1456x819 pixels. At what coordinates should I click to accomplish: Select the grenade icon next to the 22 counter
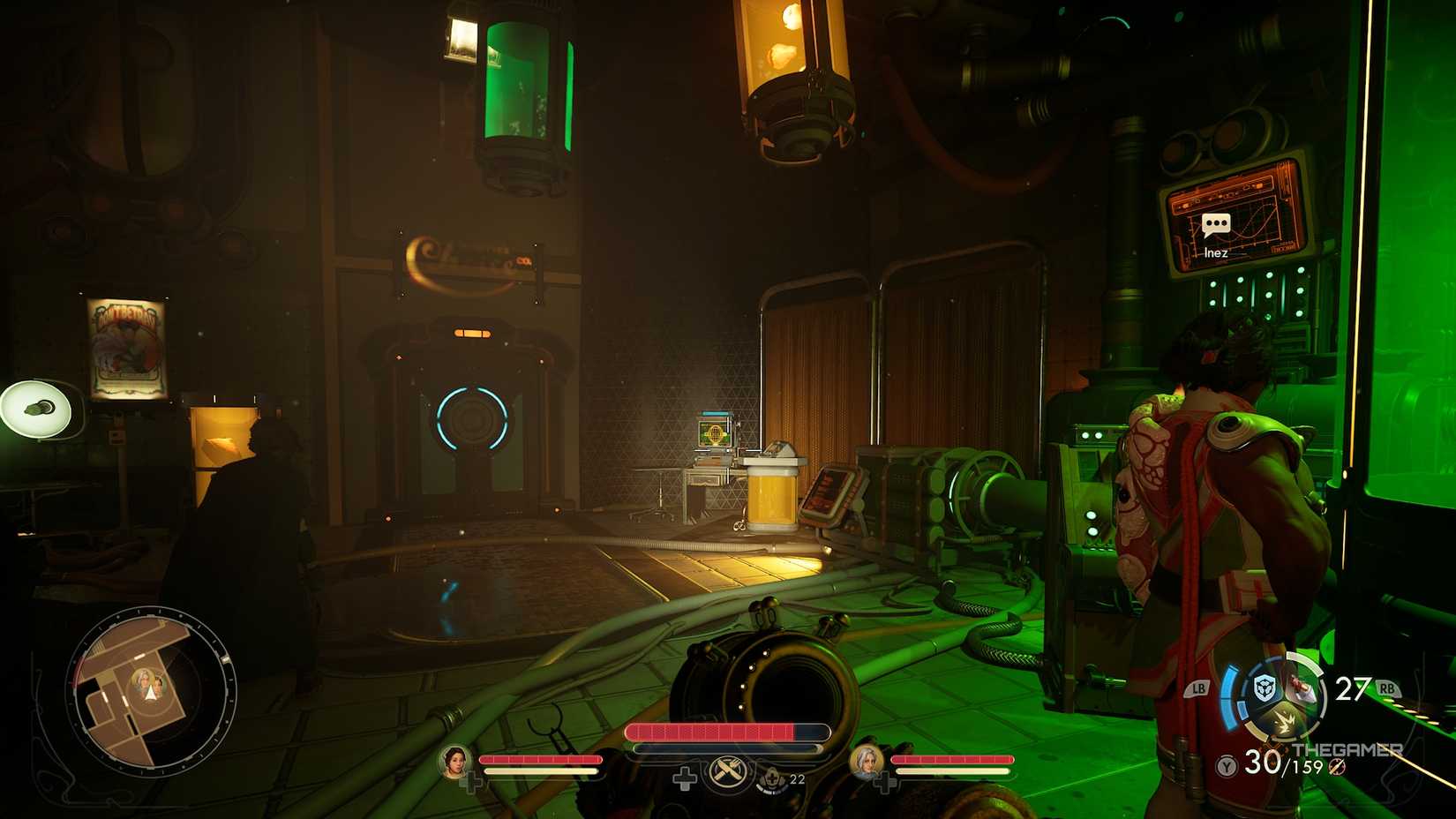point(771,779)
